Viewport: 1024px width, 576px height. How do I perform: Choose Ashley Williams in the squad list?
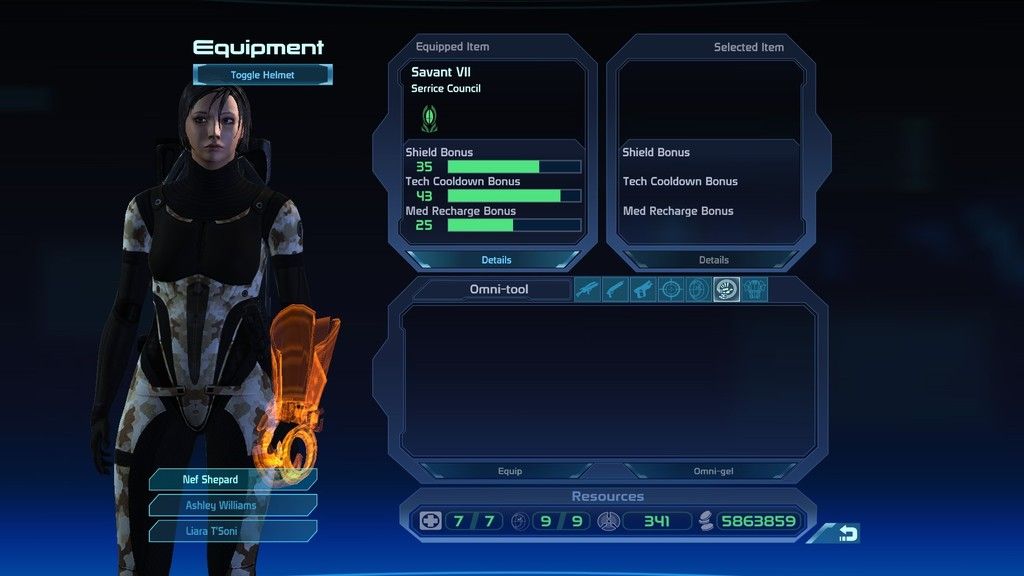[232, 505]
